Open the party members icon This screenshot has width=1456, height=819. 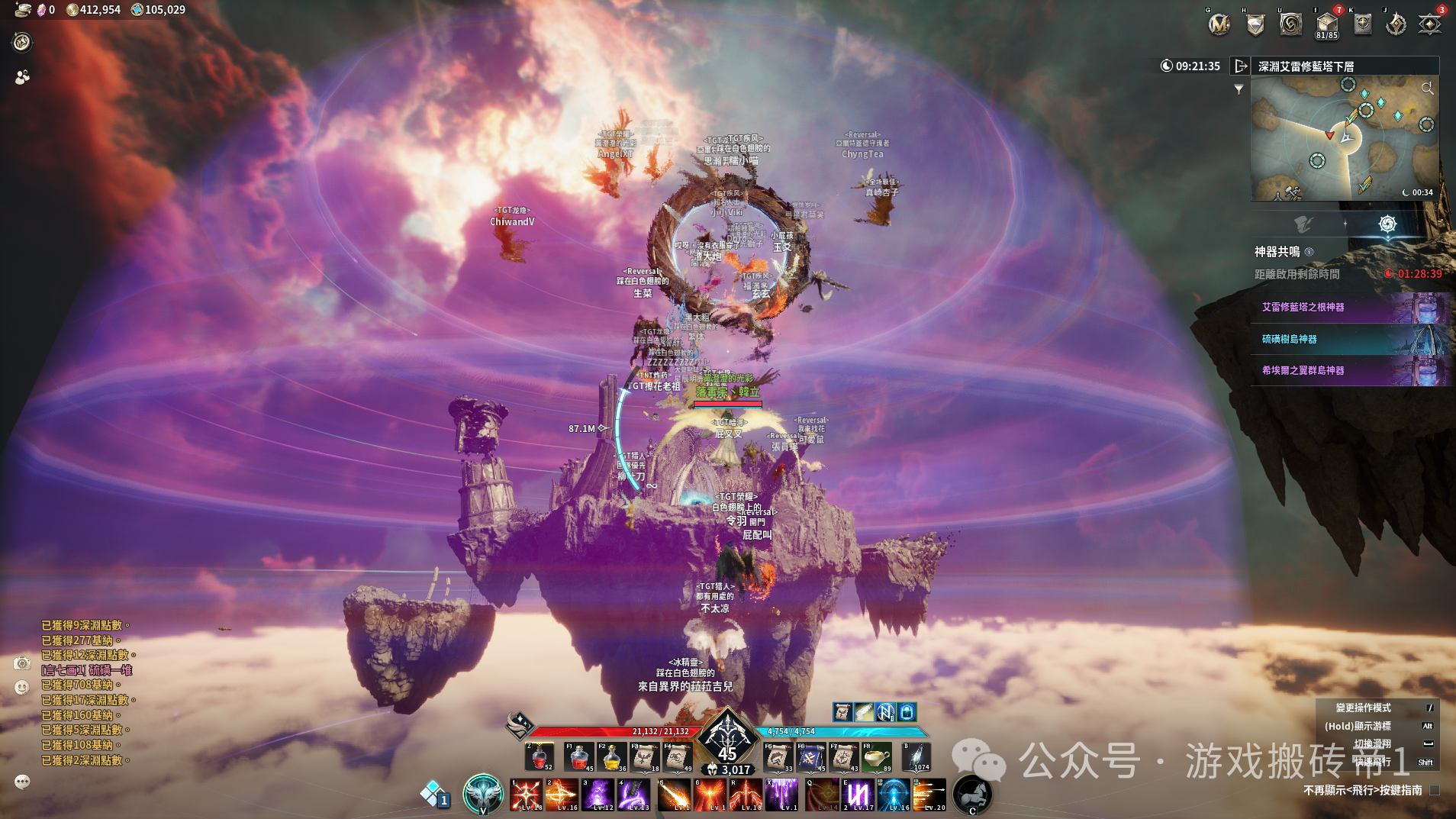tap(22, 77)
